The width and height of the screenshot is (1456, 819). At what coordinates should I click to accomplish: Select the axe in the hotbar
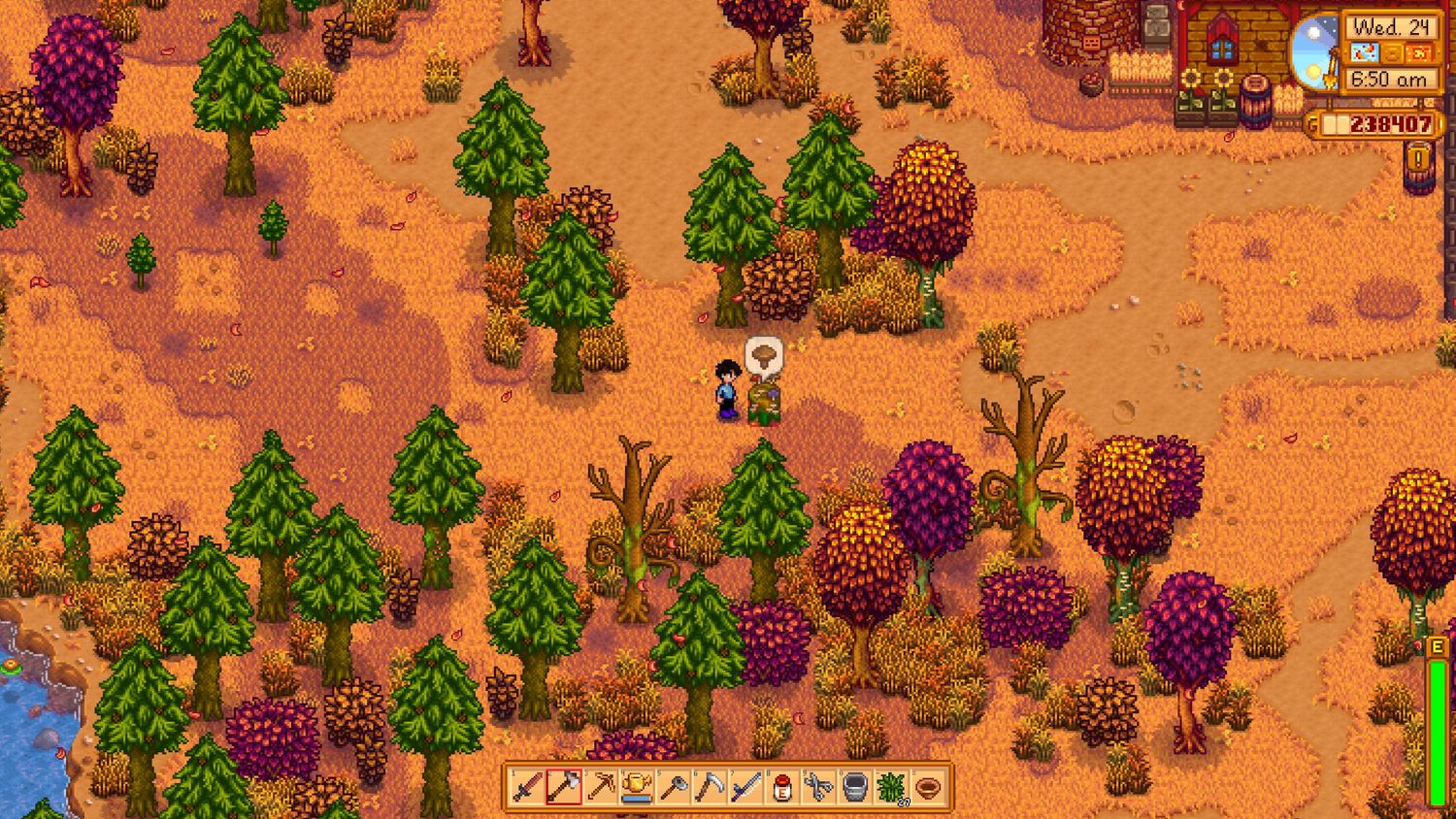tap(563, 787)
